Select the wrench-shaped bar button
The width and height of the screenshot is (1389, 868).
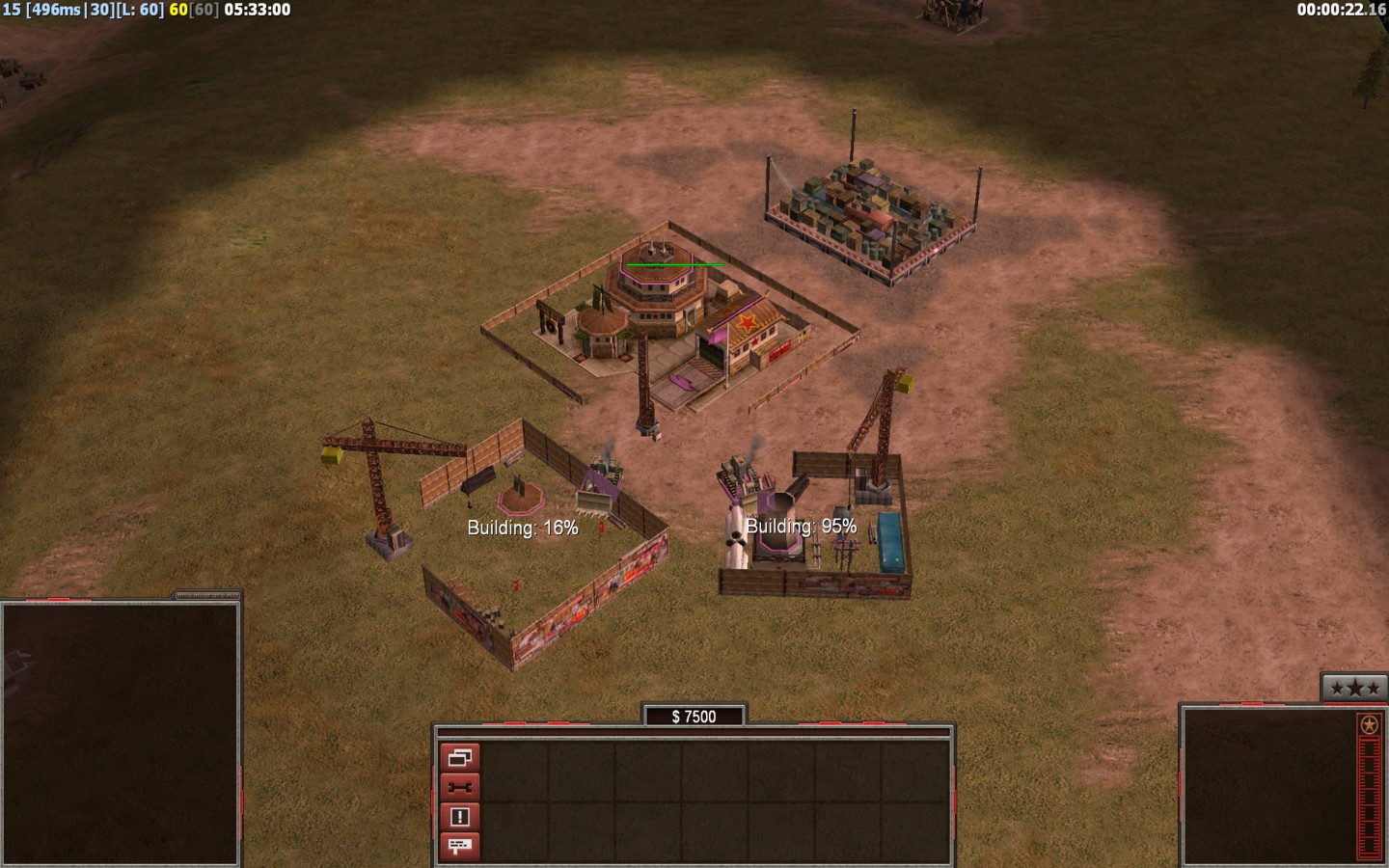click(459, 787)
